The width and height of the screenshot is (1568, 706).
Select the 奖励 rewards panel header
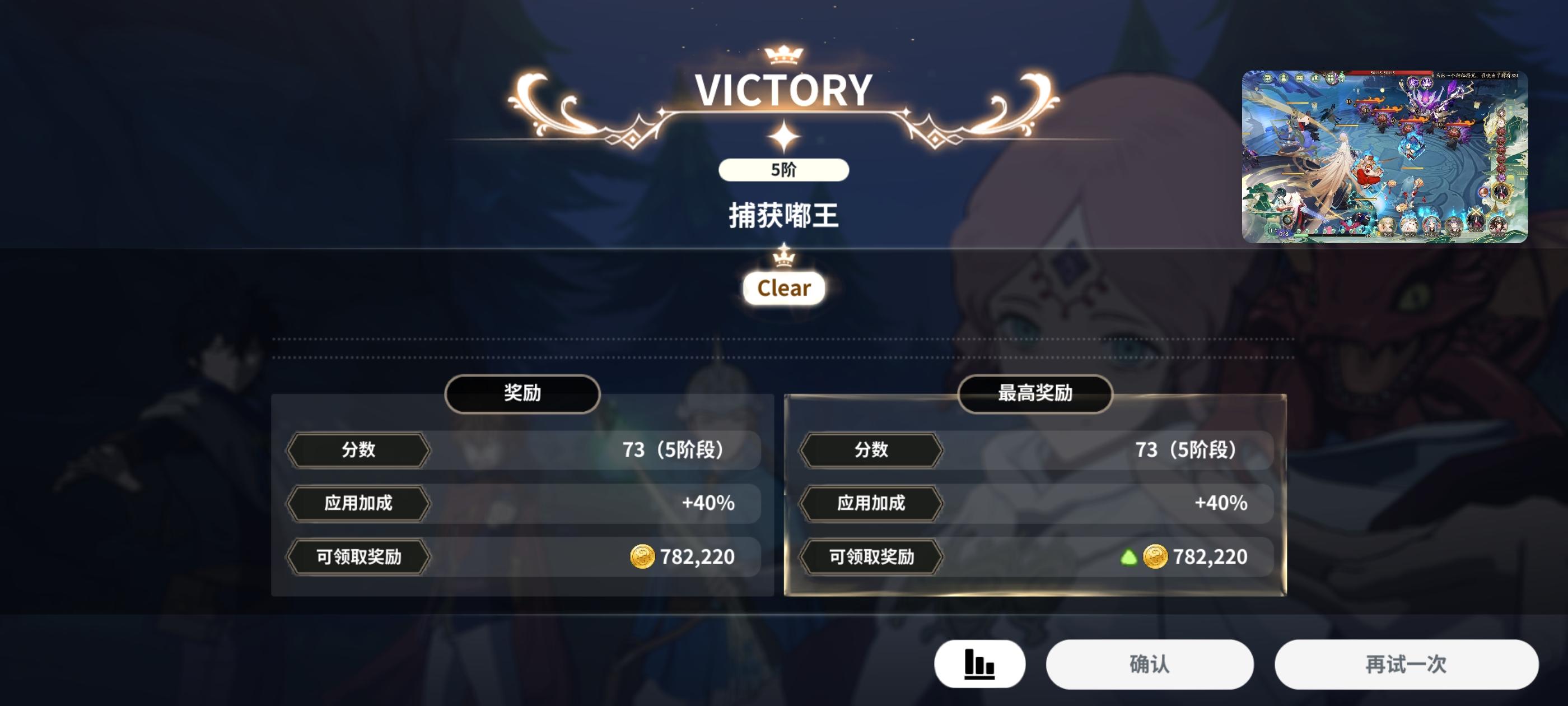(x=524, y=394)
